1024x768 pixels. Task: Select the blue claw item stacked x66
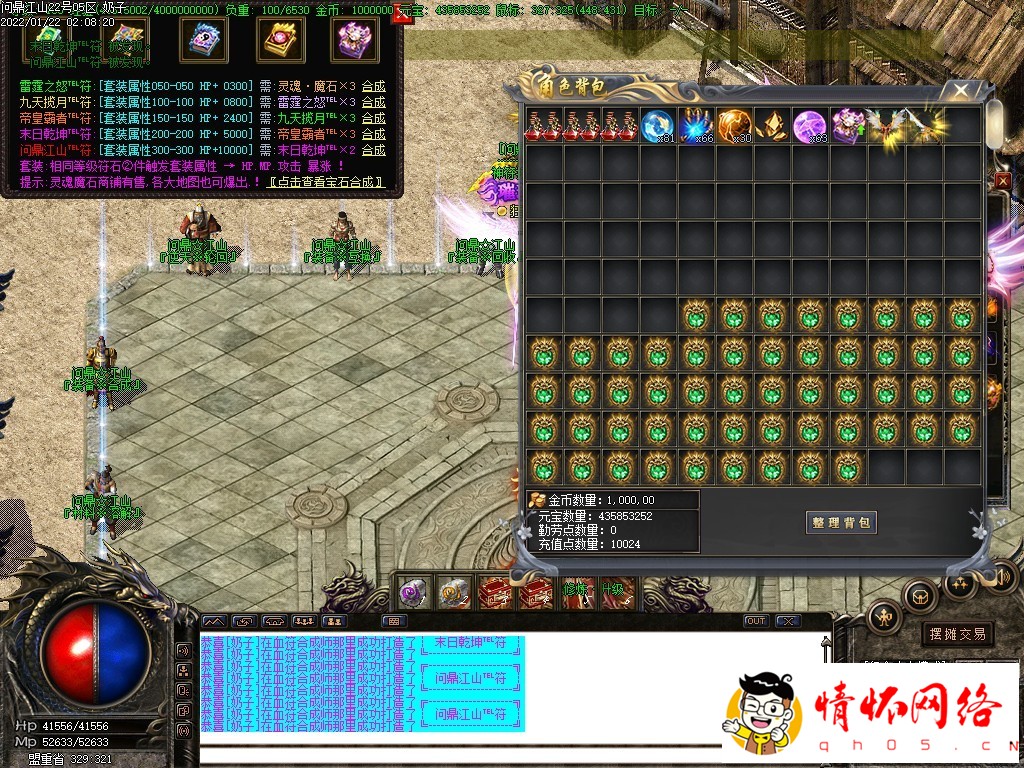point(696,125)
